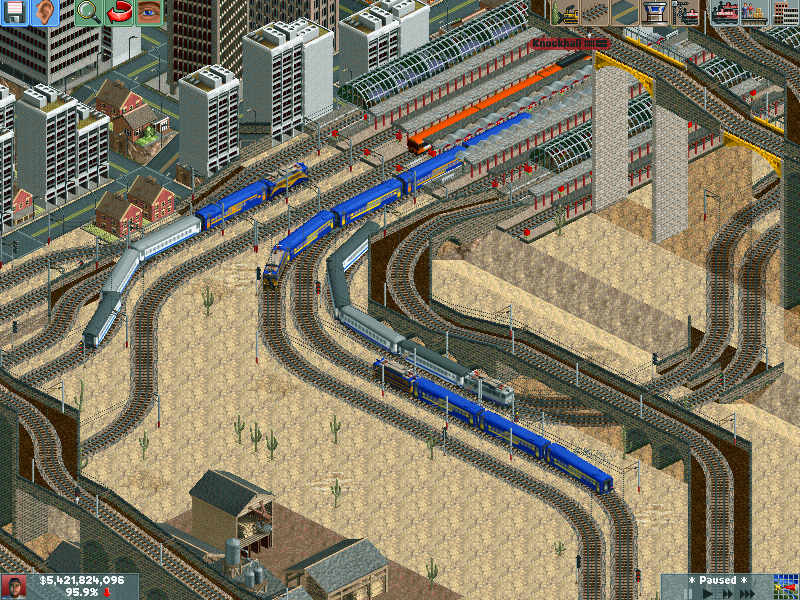This screenshot has height=600, width=800.
Task: Open the ear-icon audio options
Action: click(x=44, y=13)
